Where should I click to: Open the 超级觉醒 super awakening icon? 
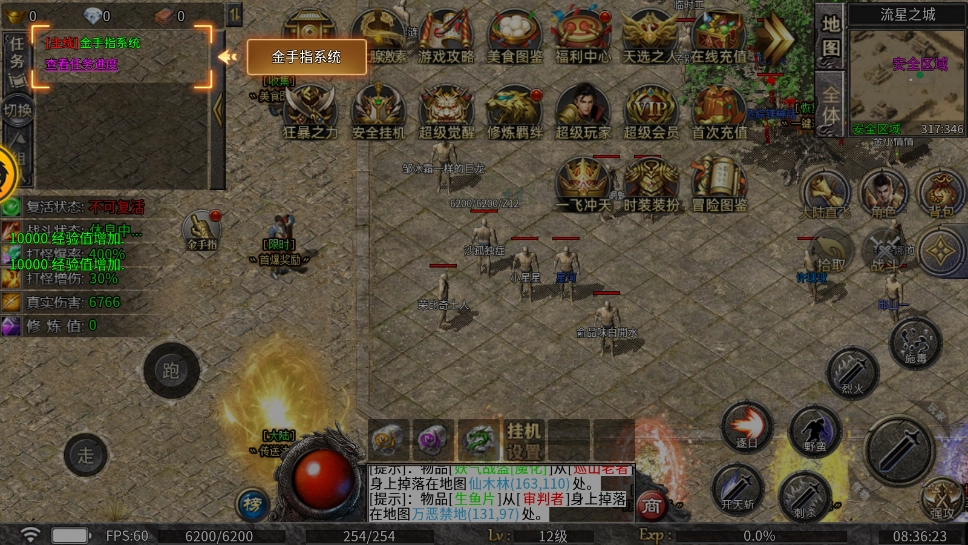coord(447,111)
